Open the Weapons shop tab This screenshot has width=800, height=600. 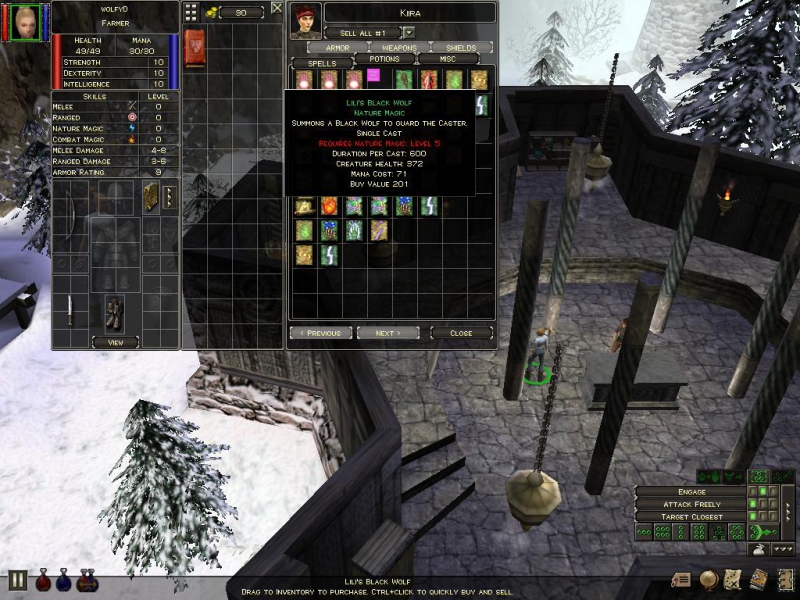pyautogui.click(x=399, y=47)
